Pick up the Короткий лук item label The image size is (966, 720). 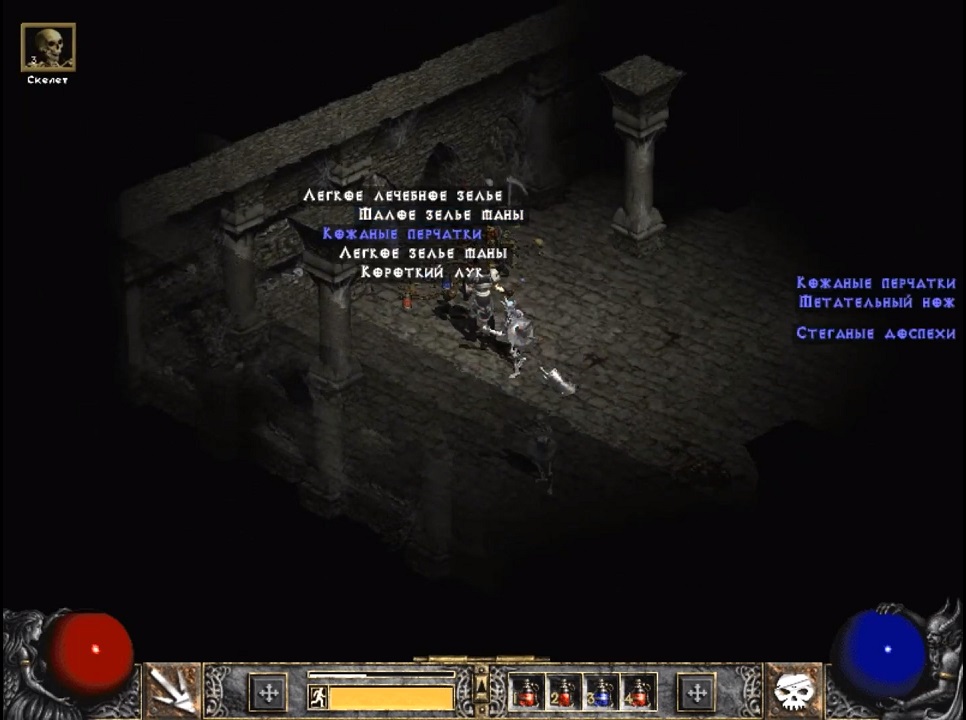423,272
